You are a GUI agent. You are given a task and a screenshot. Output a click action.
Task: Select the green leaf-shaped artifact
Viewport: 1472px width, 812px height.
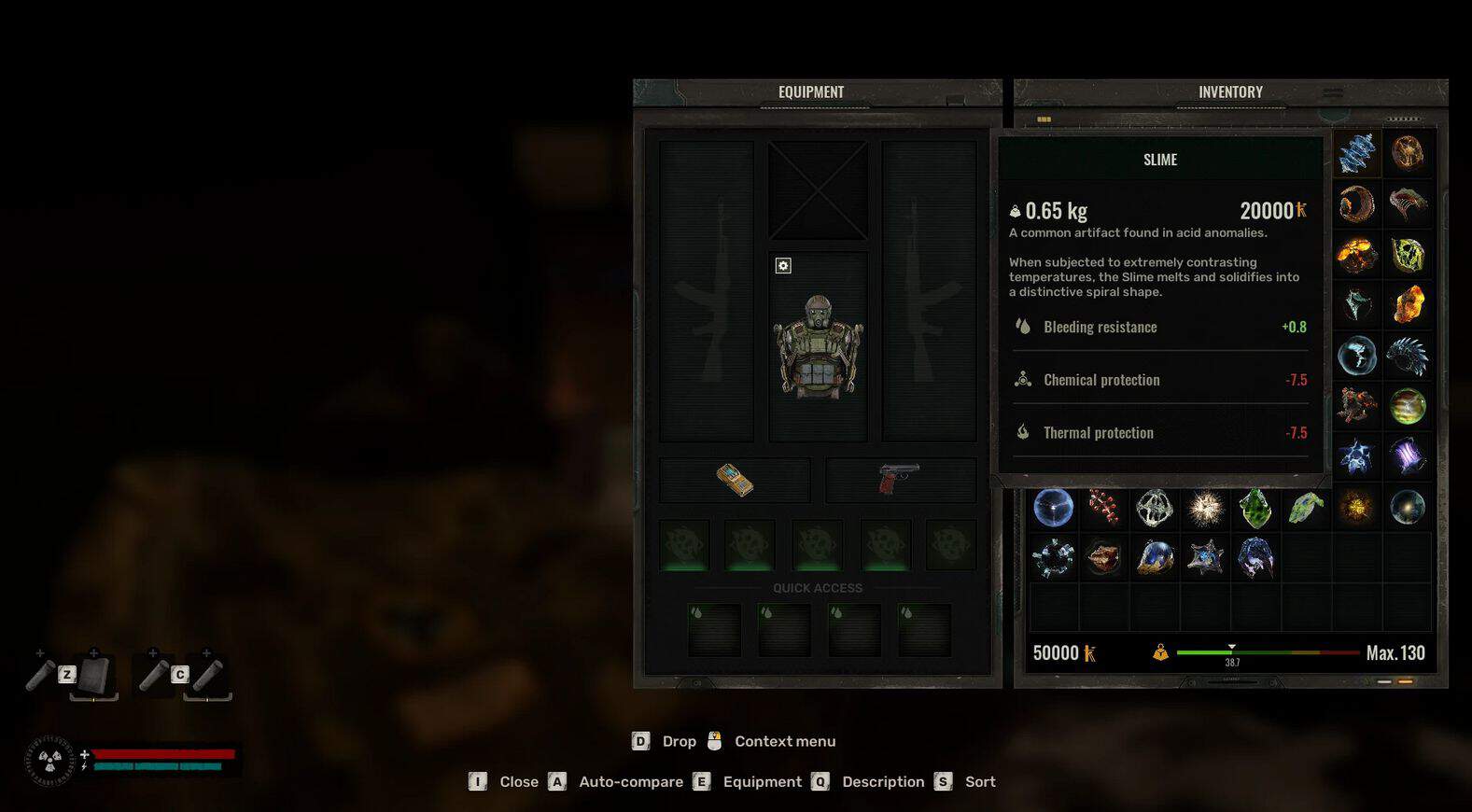(x=1306, y=509)
